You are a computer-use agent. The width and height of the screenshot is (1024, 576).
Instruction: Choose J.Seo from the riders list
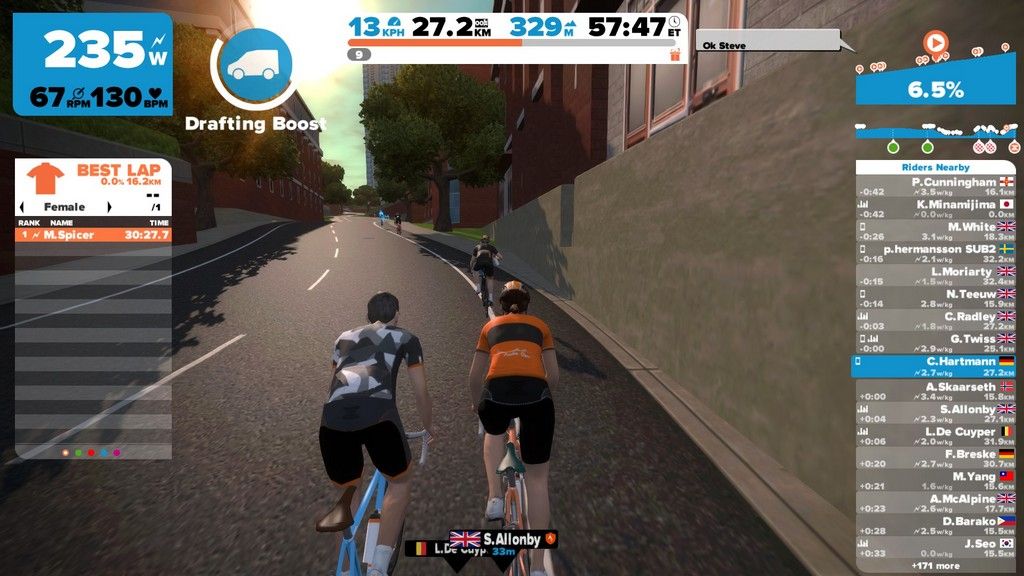[x=934, y=548]
